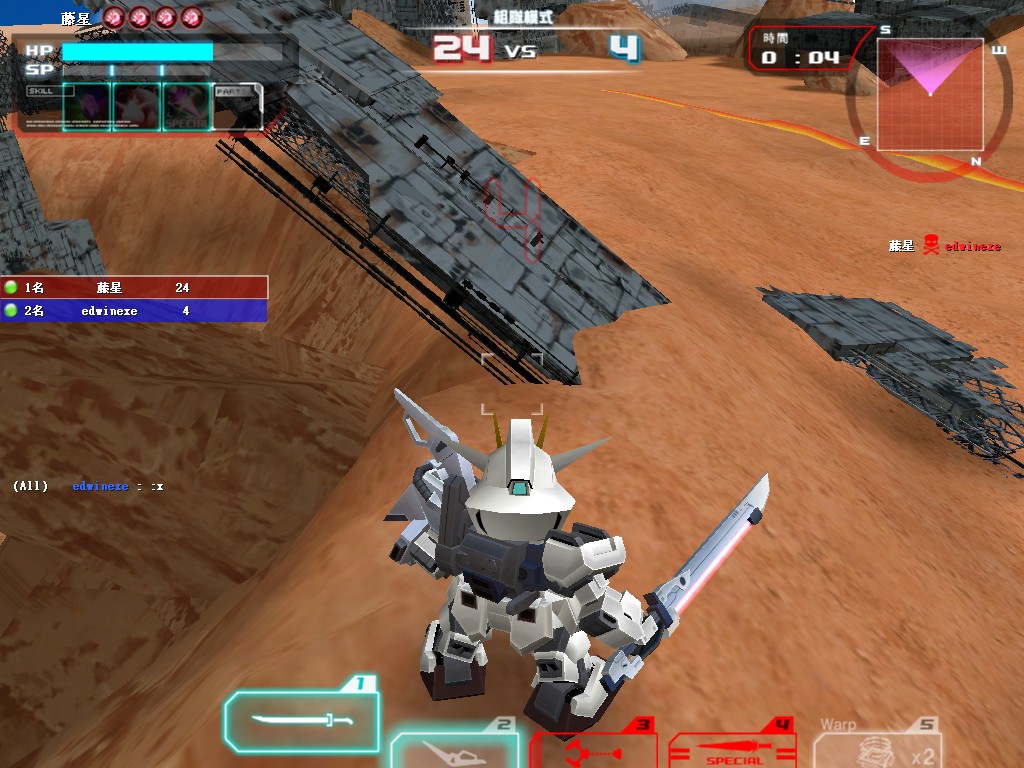Select the rank 1 scoreboard row for 藤星
Screen dimensions: 1024x768
click(x=134, y=288)
